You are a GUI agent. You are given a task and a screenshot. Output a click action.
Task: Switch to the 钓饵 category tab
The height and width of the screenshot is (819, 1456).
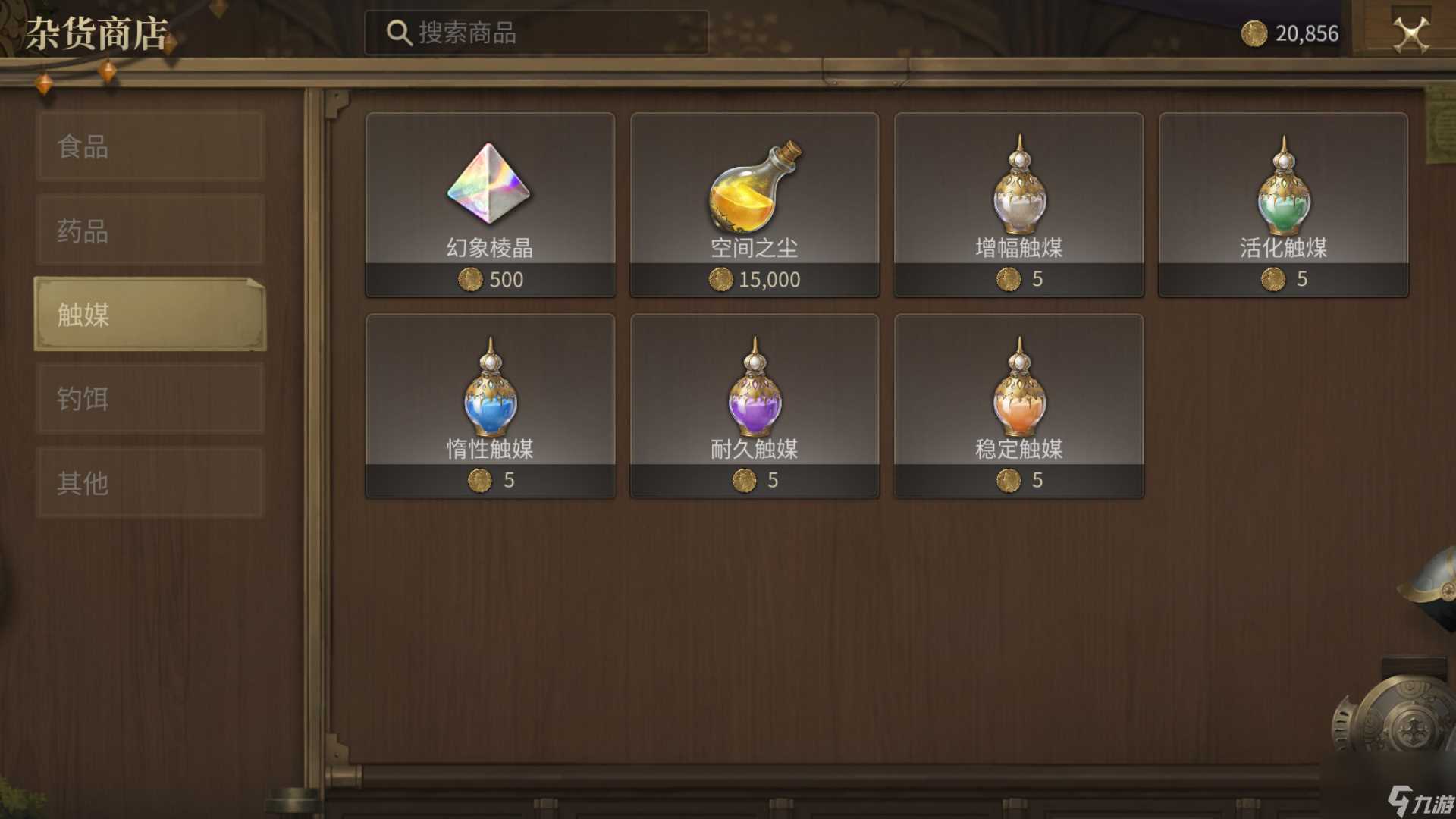tap(149, 397)
